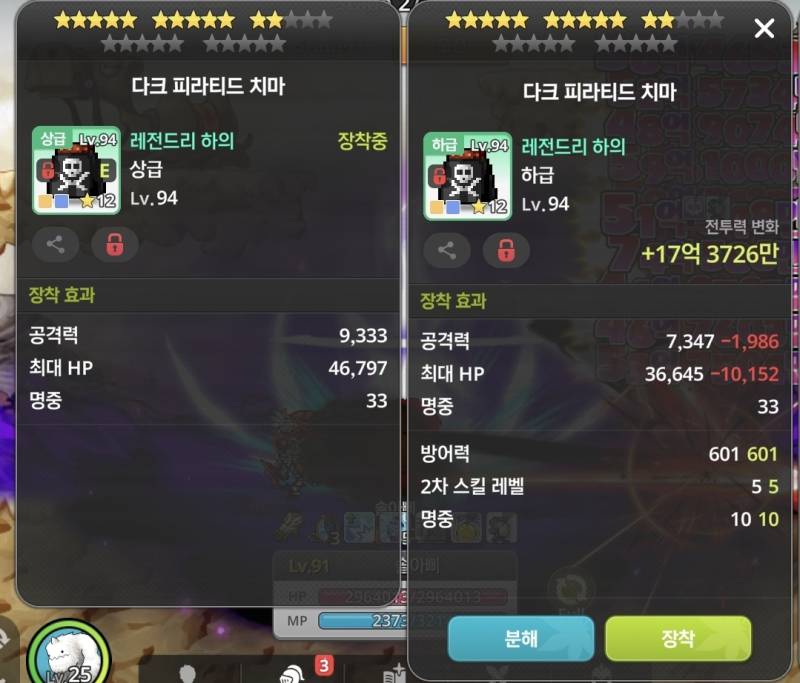Equip the item with the 장착 button
Viewport: 800px width, 683px height.
point(678,638)
